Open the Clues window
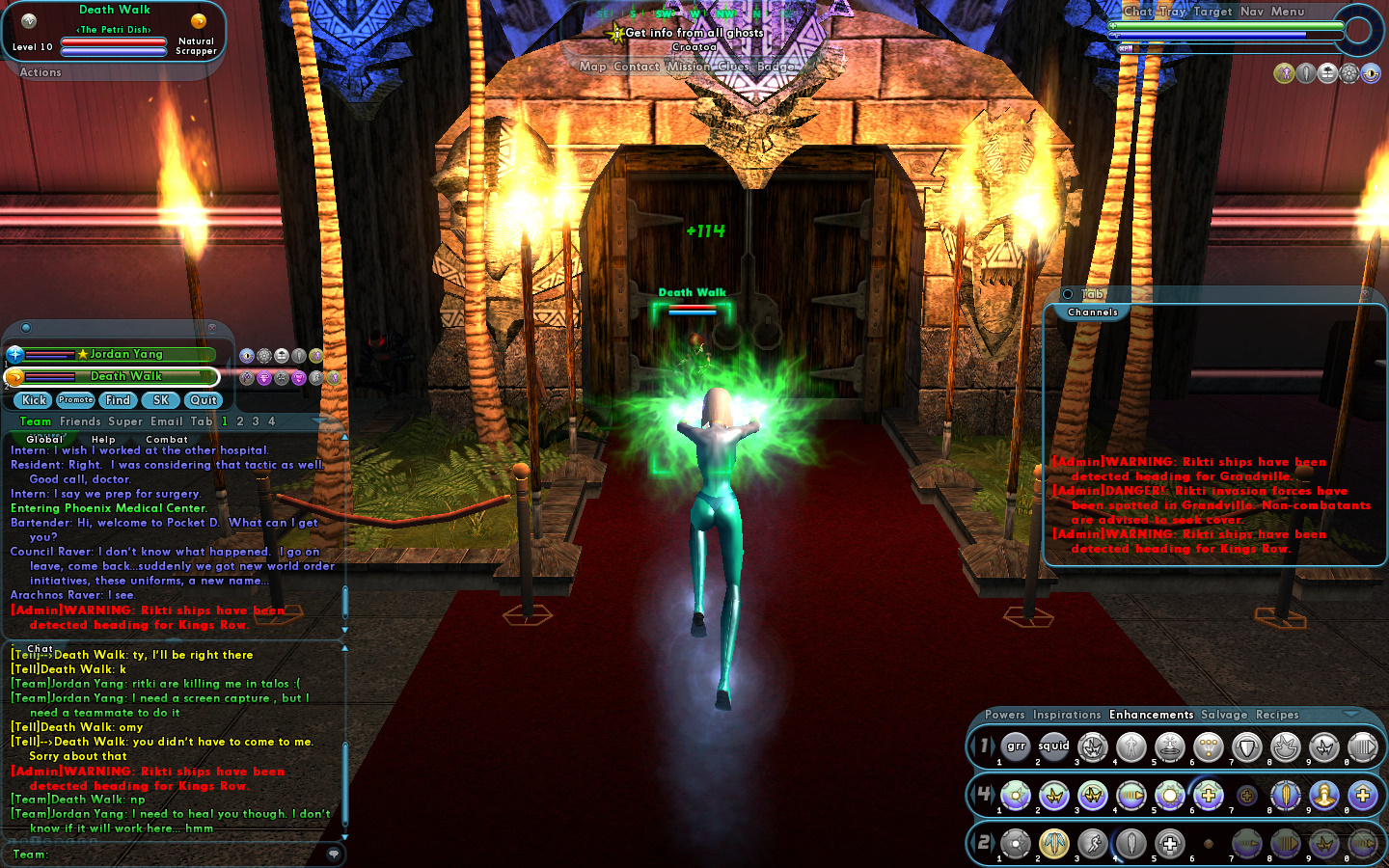Screen dimensions: 1389x868 733,67
